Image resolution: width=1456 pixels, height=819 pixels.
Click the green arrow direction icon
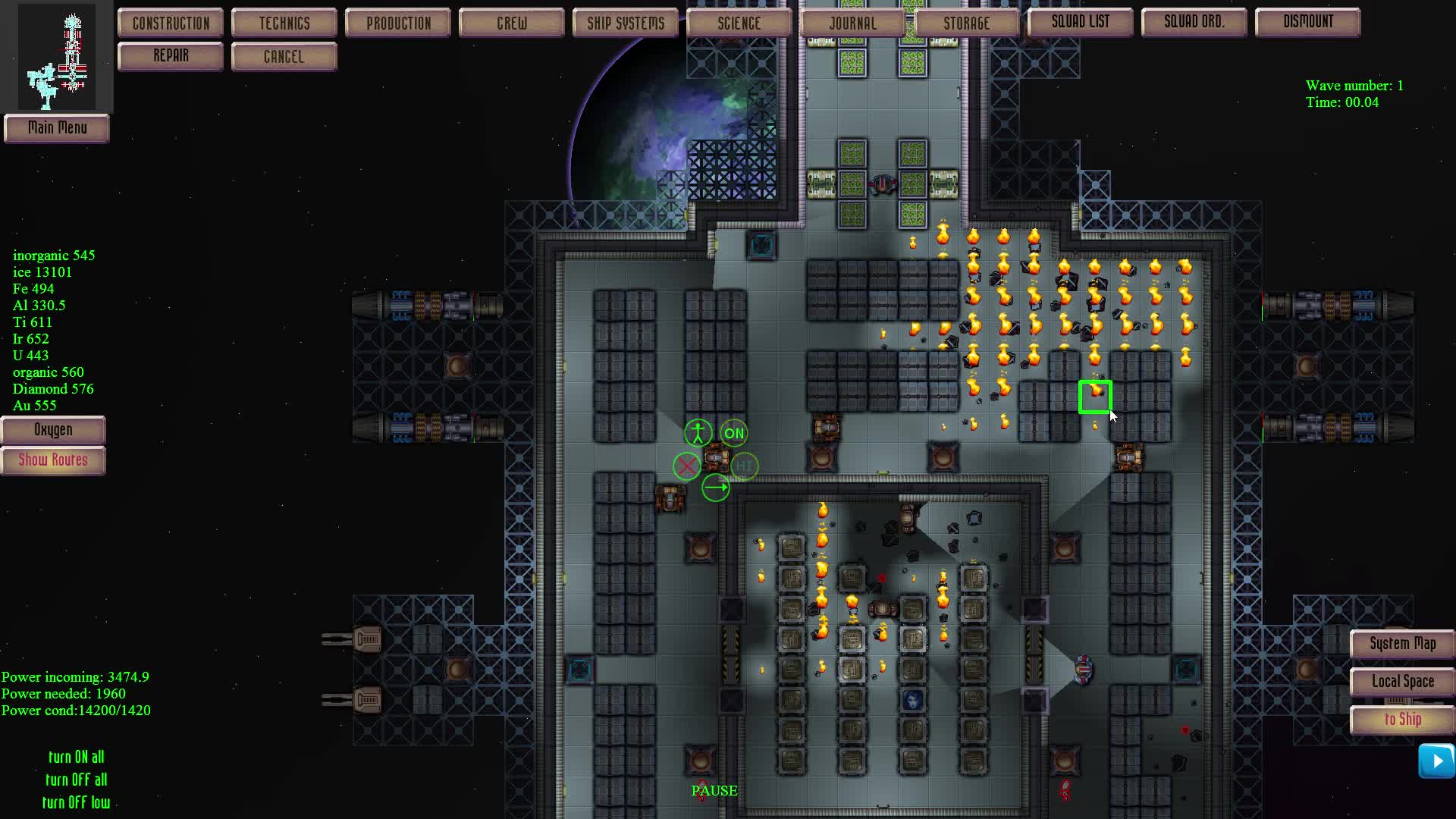coord(716,488)
